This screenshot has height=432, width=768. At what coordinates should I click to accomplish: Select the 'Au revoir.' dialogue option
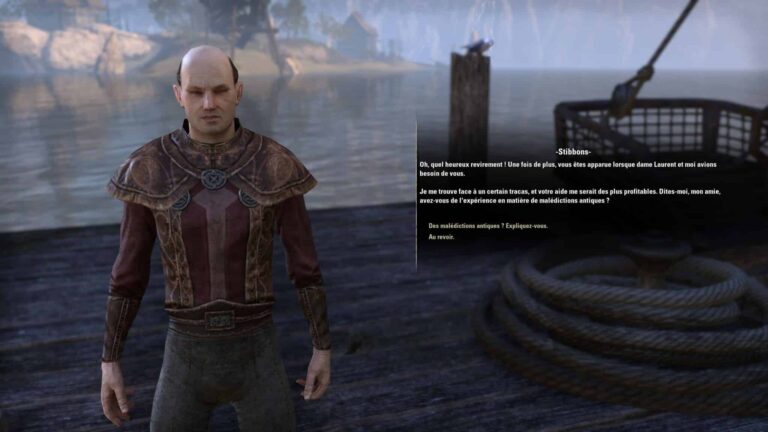[x=440, y=237]
